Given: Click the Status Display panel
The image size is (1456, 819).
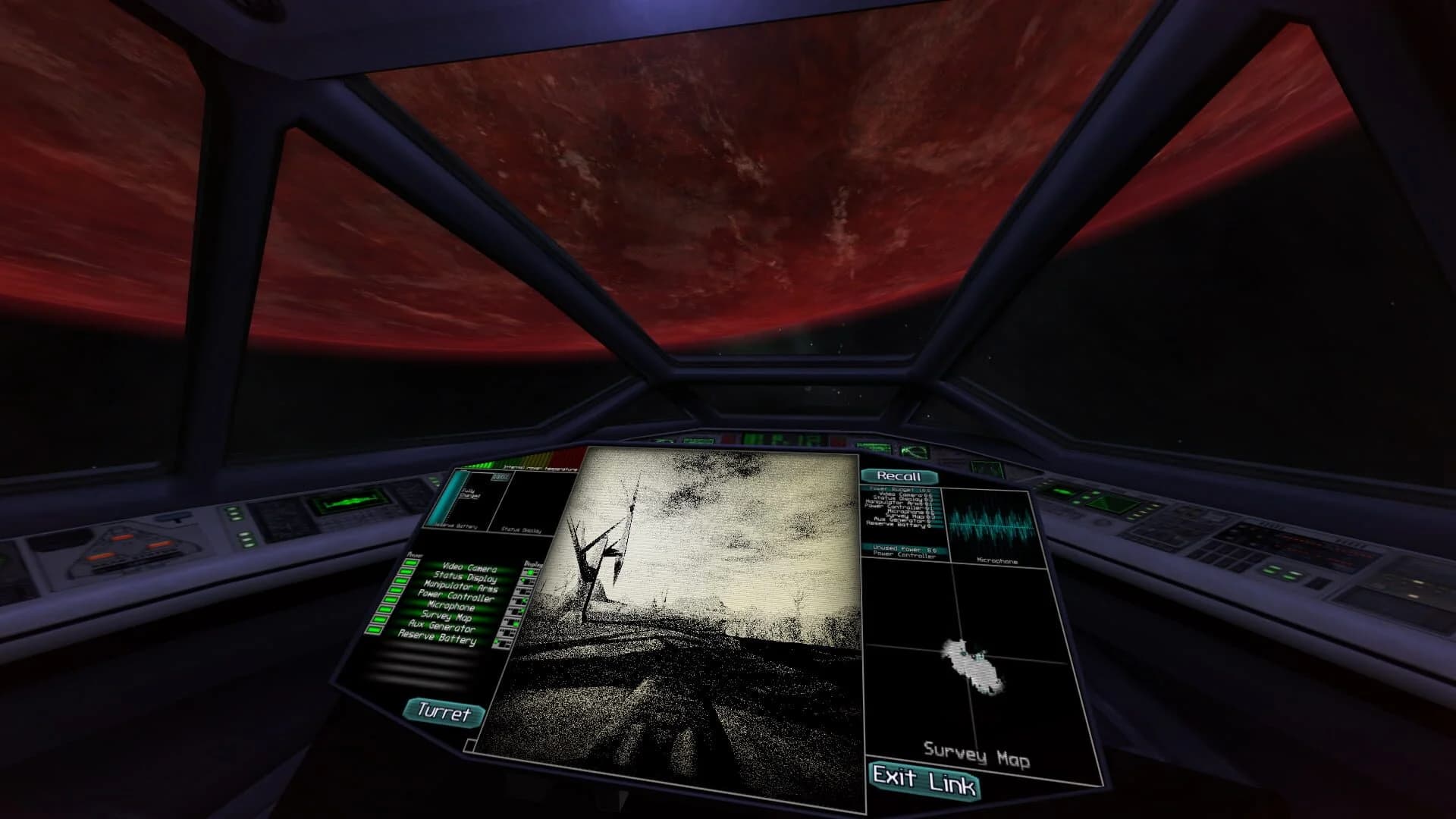Looking at the screenshot, I should 534,502.
